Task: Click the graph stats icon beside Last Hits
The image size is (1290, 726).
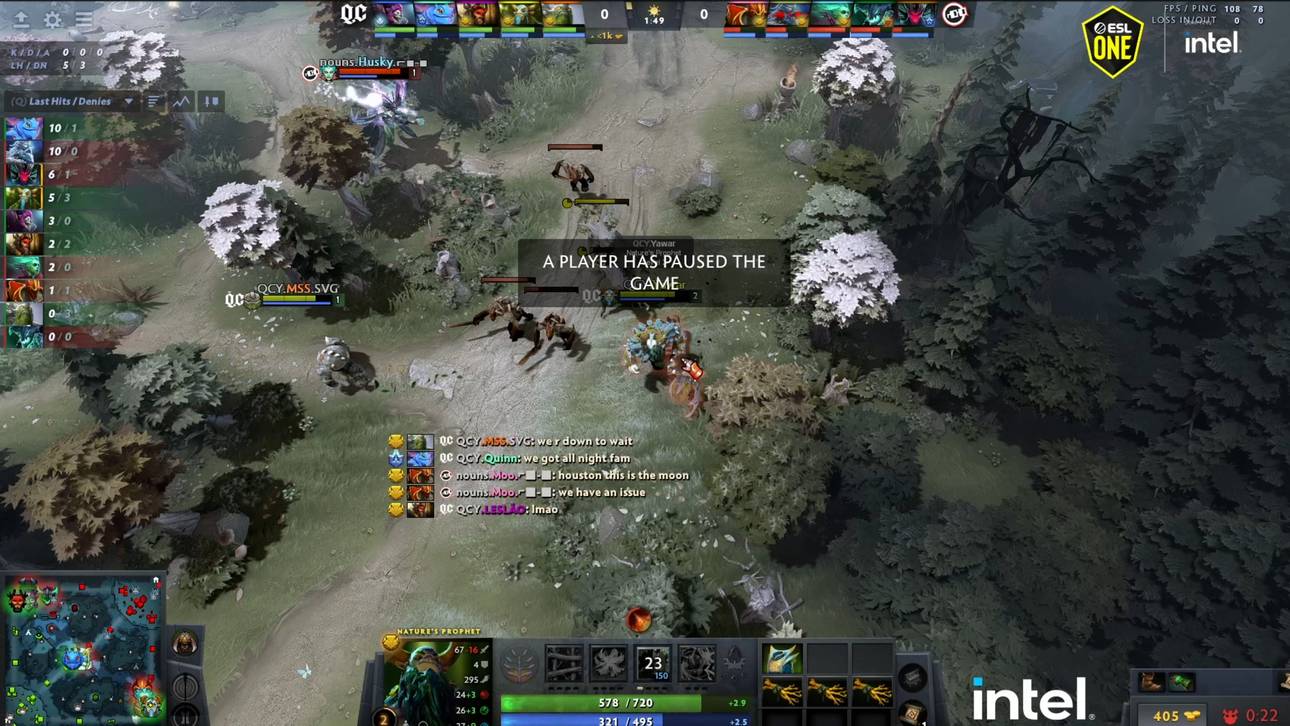Action: pos(181,100)
